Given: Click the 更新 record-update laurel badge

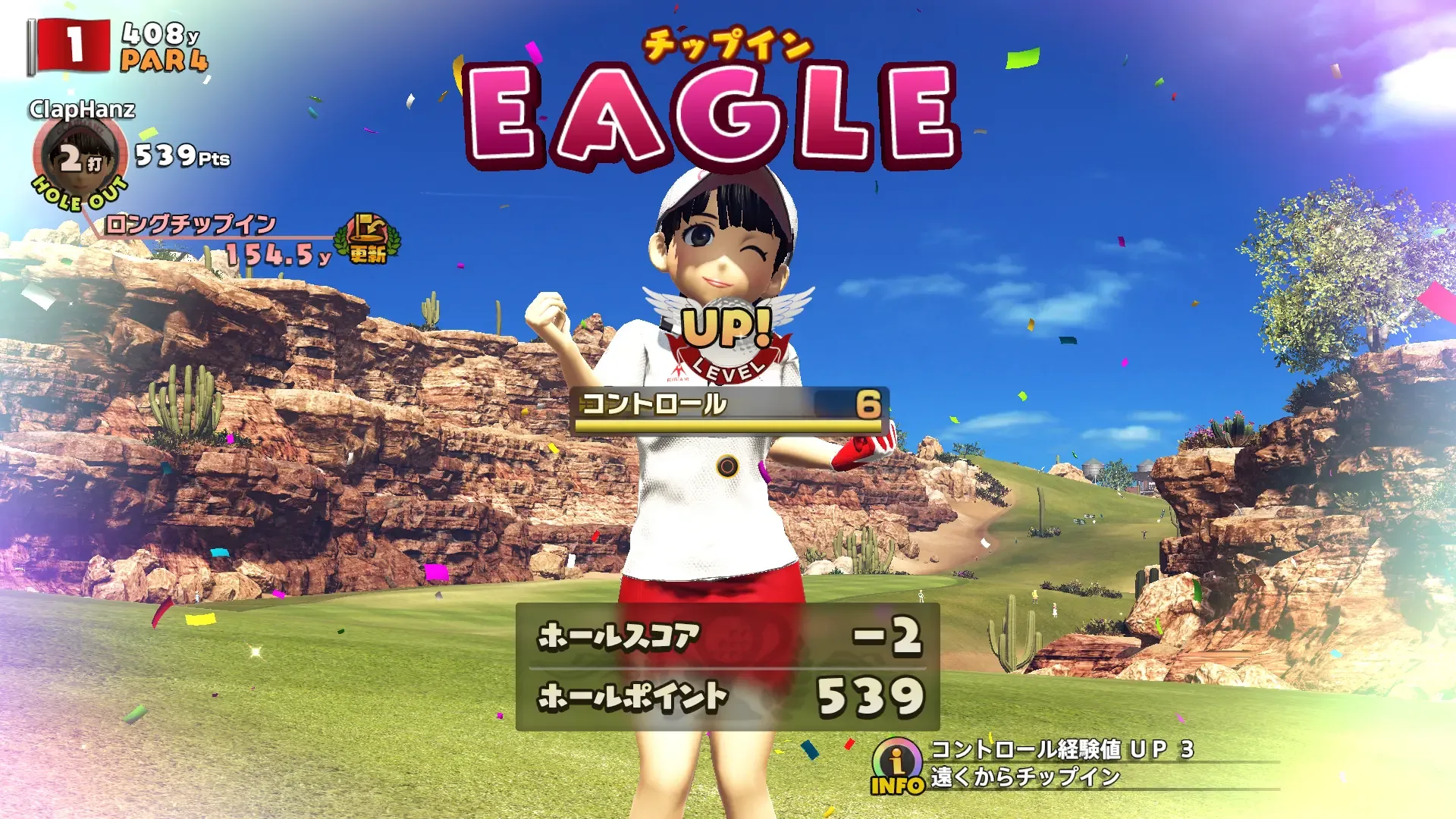Looking at the screenshot, I should tap(366, 241).
